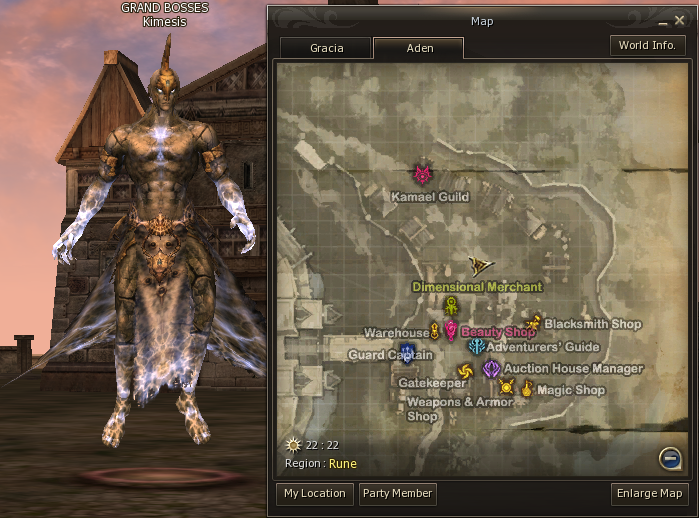Screen dimensions: 699x518
Task: Enlarge the map view
Action: (x=650, y=493)
